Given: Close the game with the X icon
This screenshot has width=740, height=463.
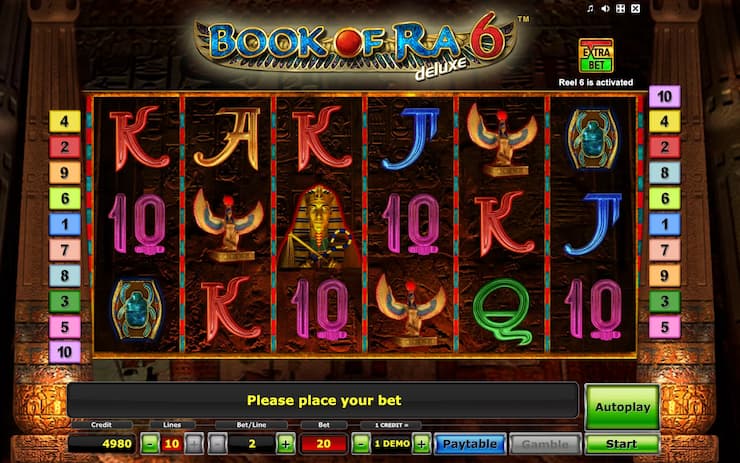Looking at the screenshot, I should [x=636, y=9].
